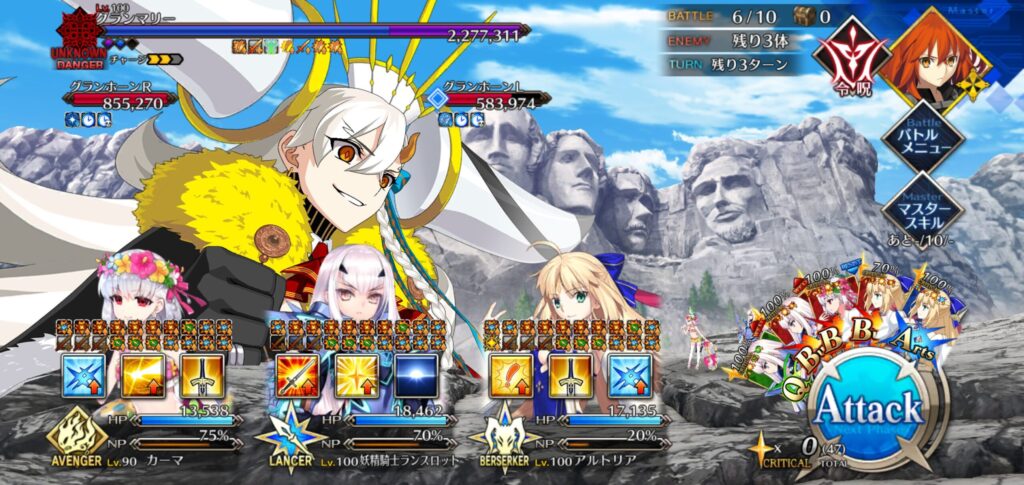Activate Artoria's middle sword icon skill
Viewport: 1024px width, 485px height.
coord(569,373)
